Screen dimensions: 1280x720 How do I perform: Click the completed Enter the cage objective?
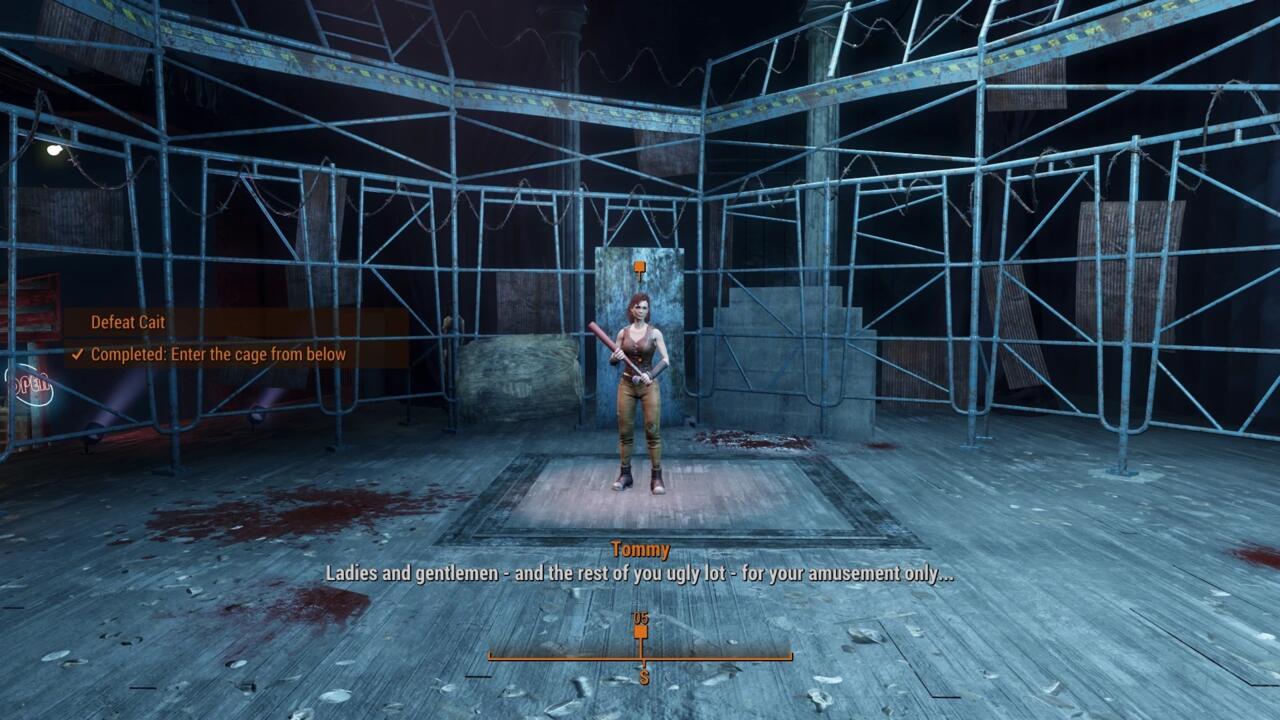217,354
